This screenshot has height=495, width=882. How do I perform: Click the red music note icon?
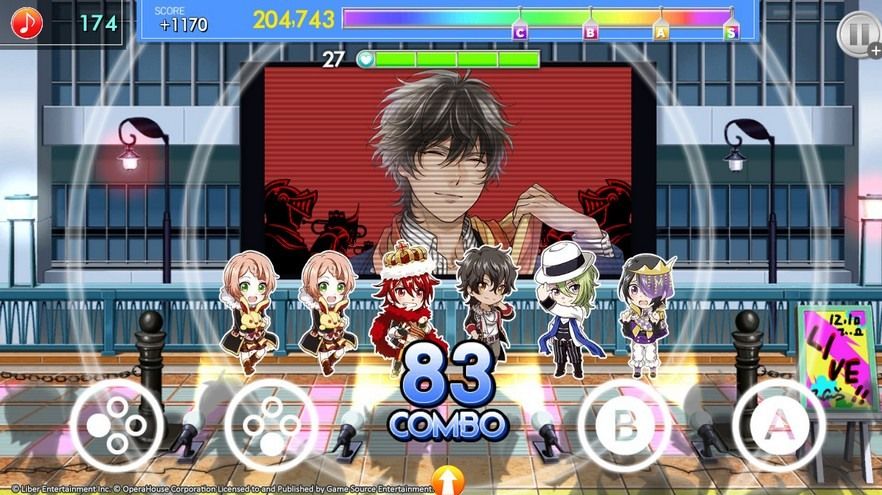pyautogui.click(x=25, y=22)
